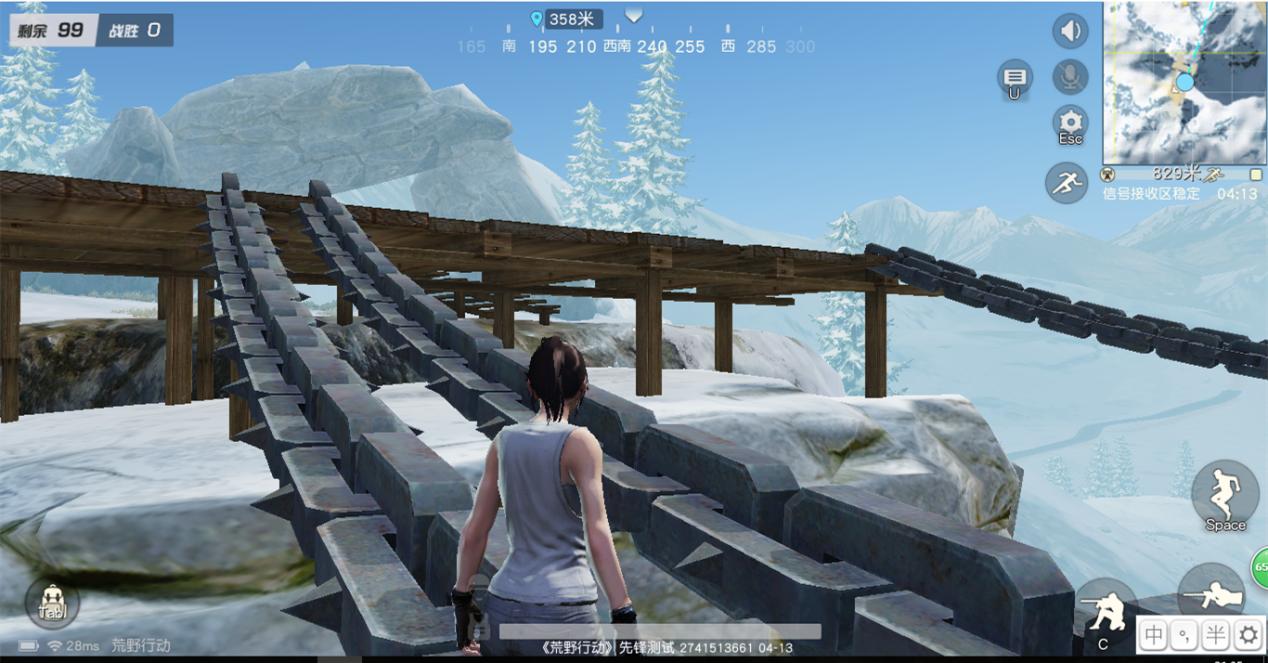Toggle the muted microphone button

1070,77
